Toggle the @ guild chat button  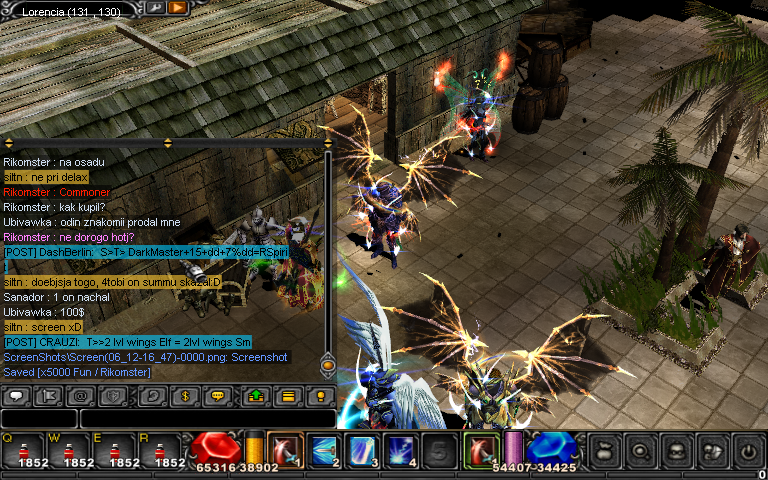click(x=80, y=396)
